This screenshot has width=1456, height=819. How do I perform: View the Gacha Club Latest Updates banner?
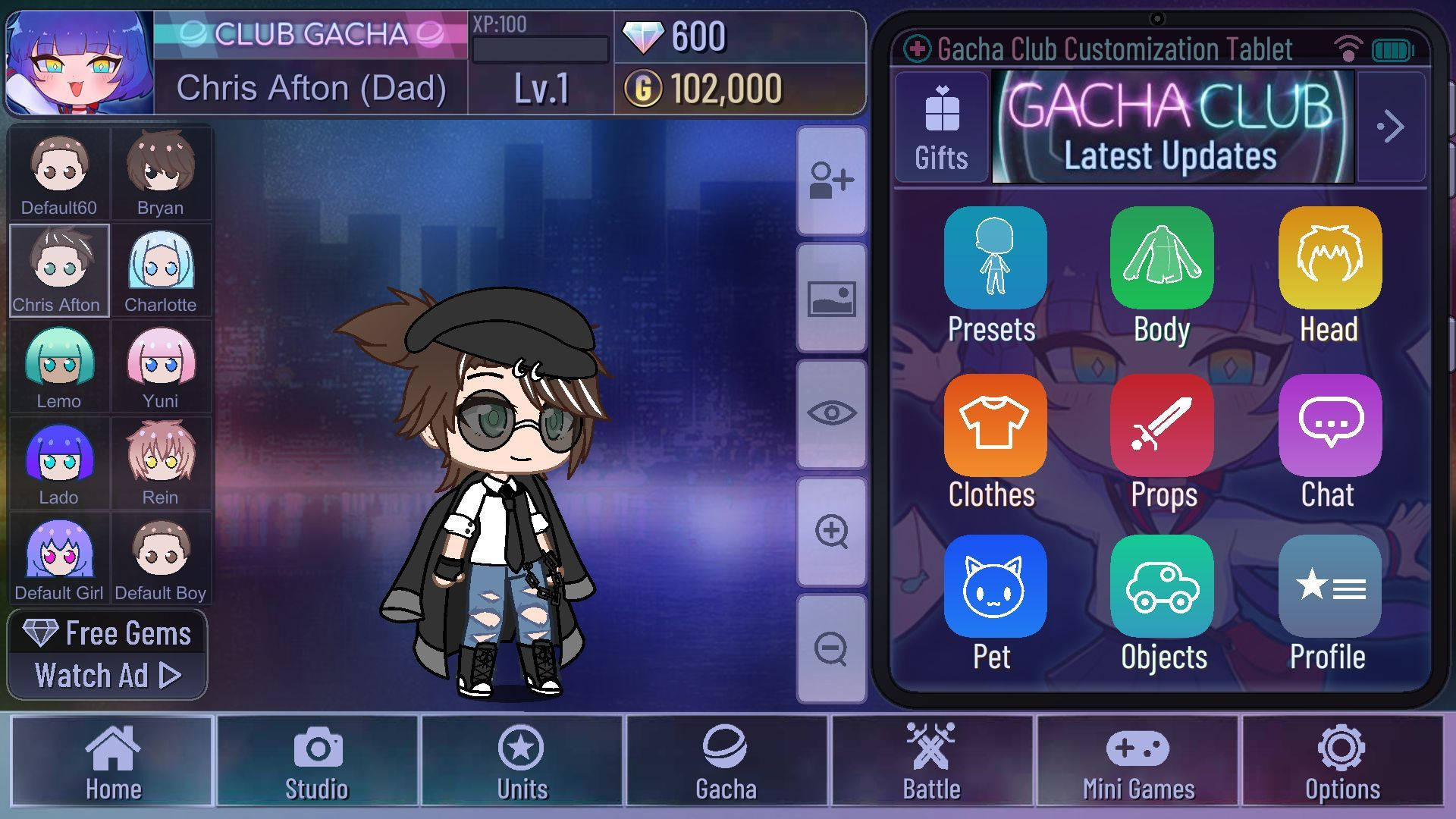pyautogui.click(x=1172, y=127)
